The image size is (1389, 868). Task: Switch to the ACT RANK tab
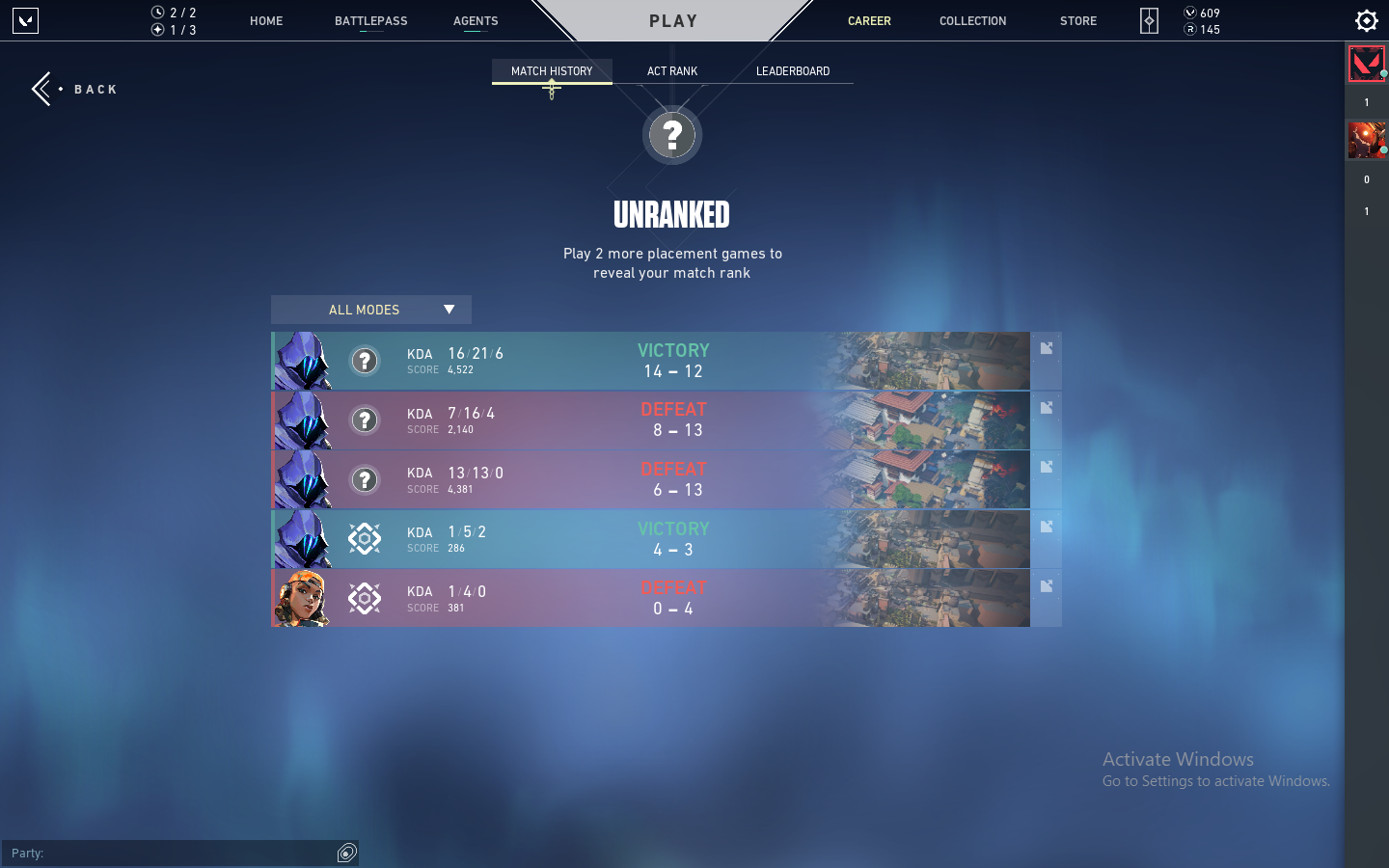[671, 70]
